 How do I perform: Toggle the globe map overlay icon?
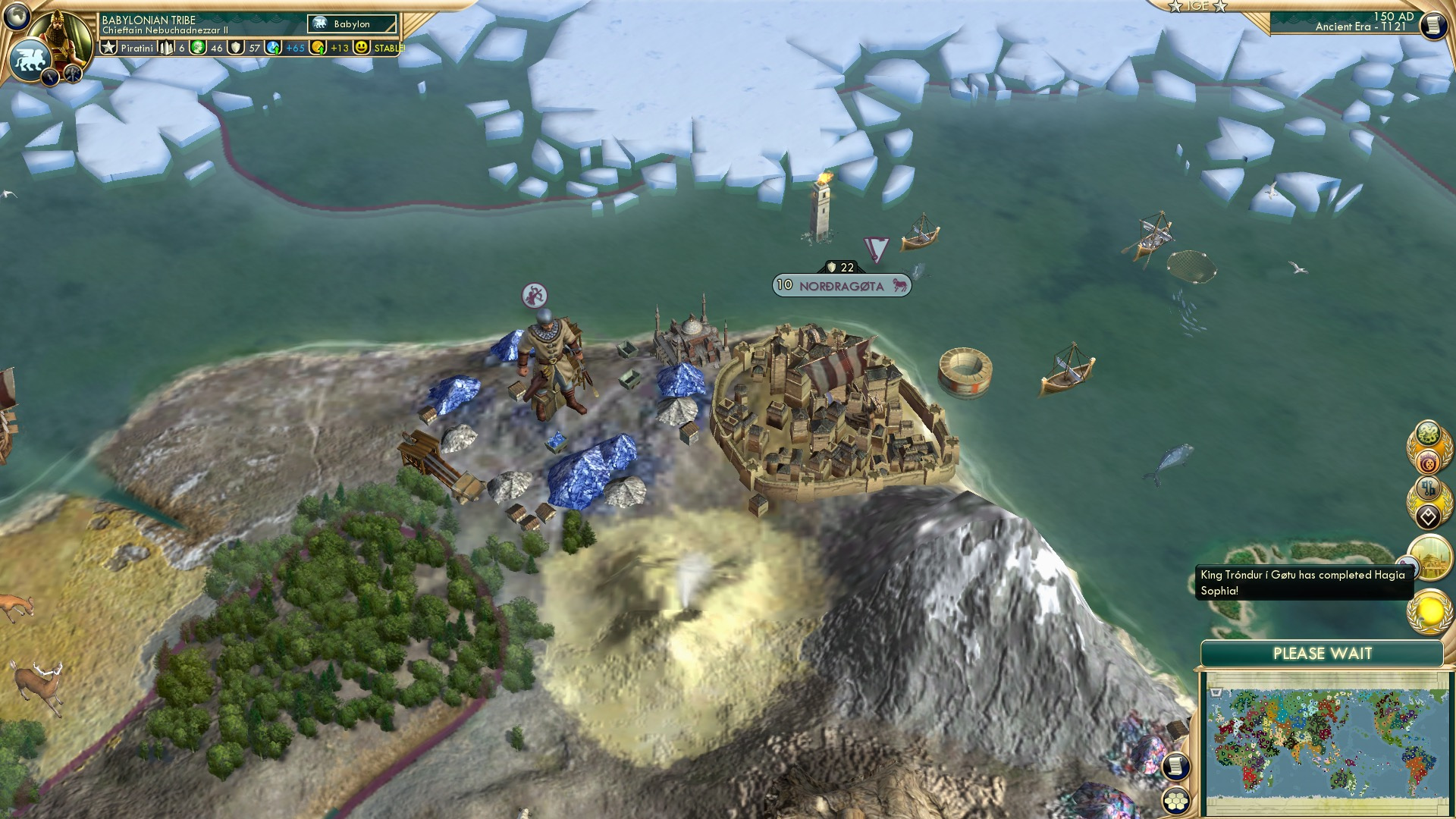click(15, 16)
